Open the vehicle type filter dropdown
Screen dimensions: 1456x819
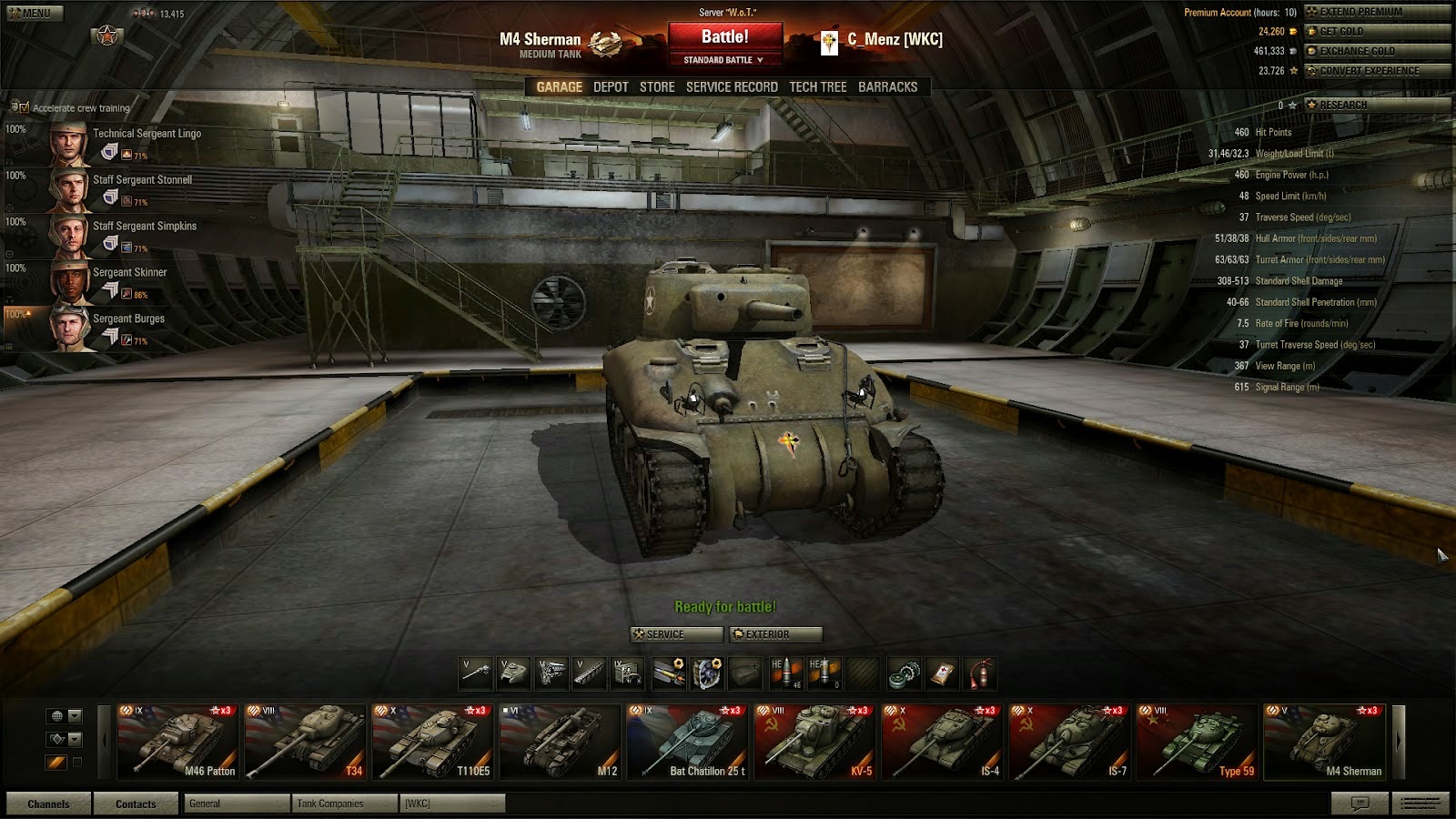tap(75, 739)
